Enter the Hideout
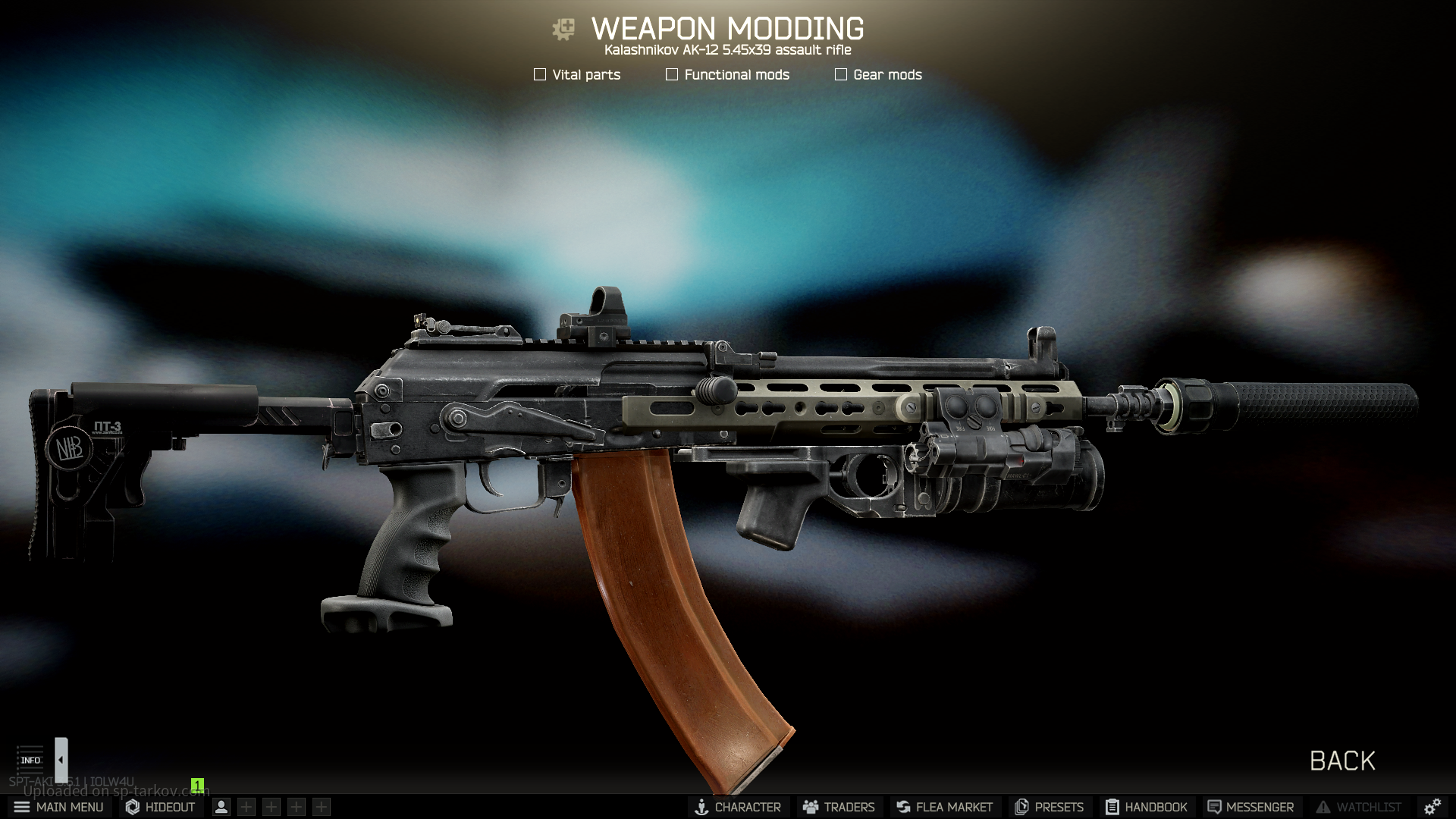This screenshot has width=1456, height=819. click(161, 807)
